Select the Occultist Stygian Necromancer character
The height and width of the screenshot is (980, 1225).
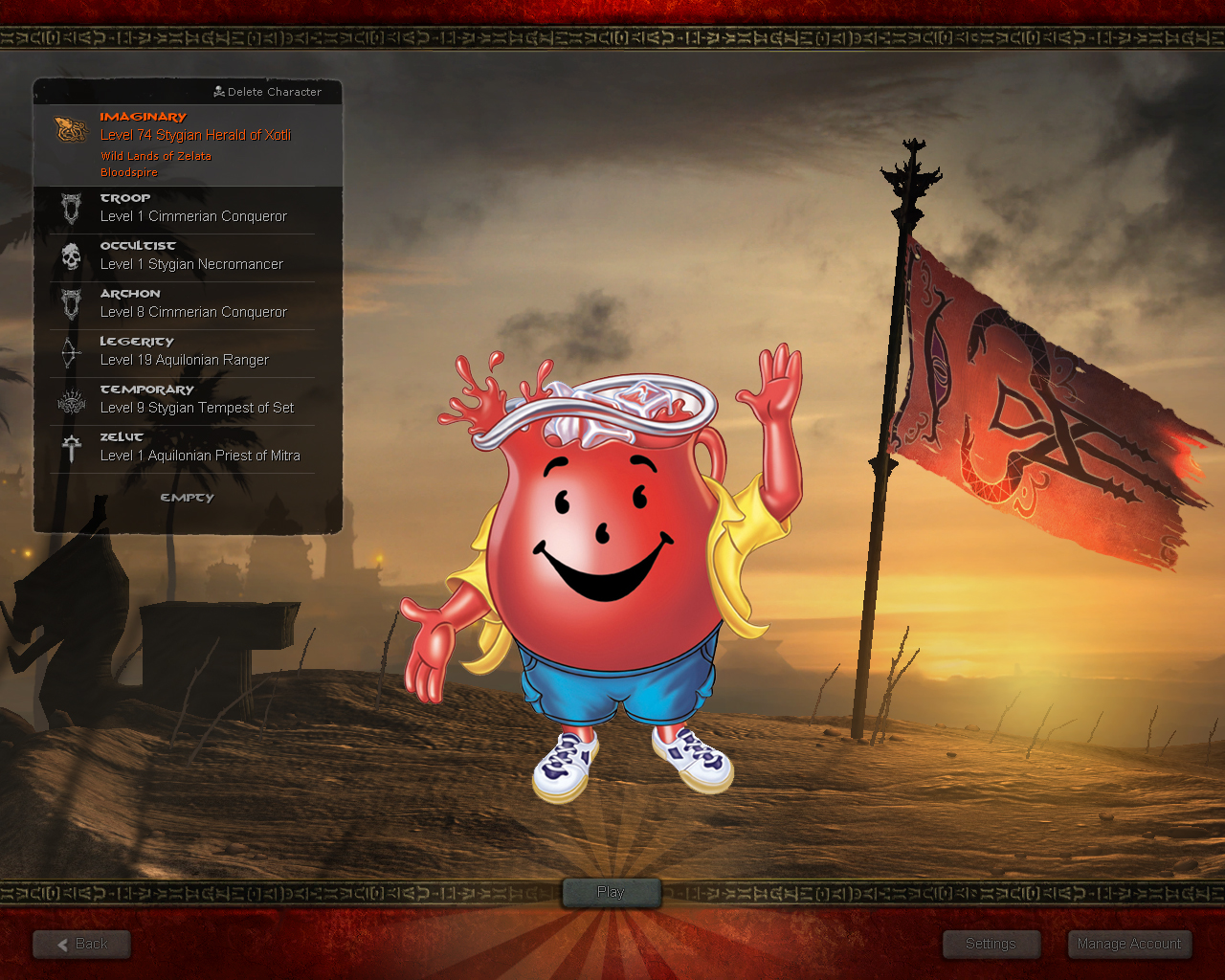click(x=187, y=256)
